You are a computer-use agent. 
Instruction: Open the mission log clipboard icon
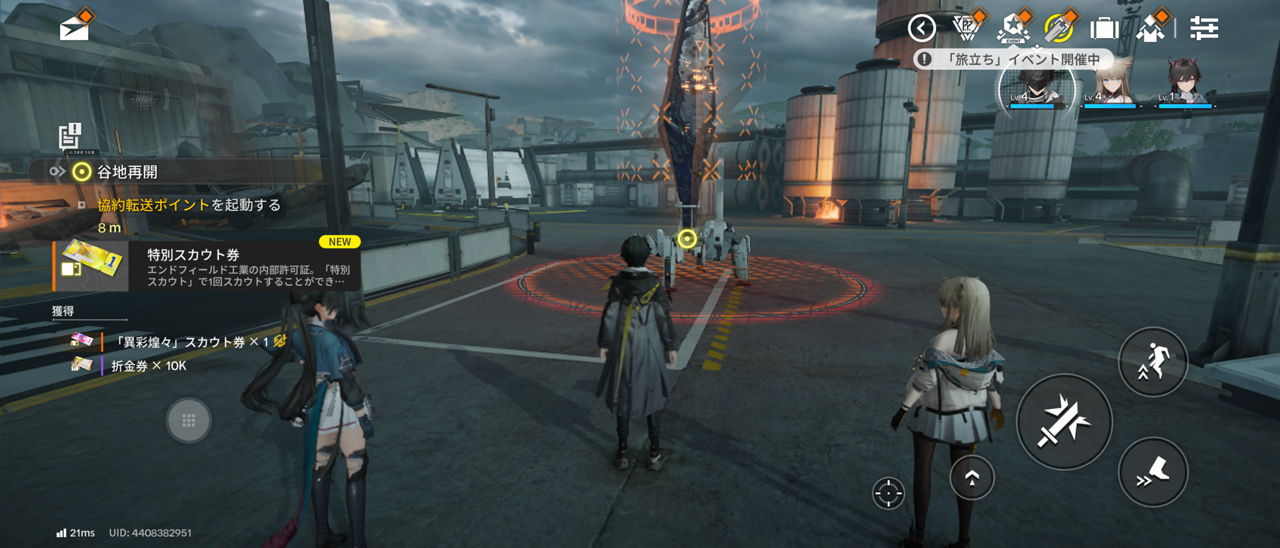point(69,137)
